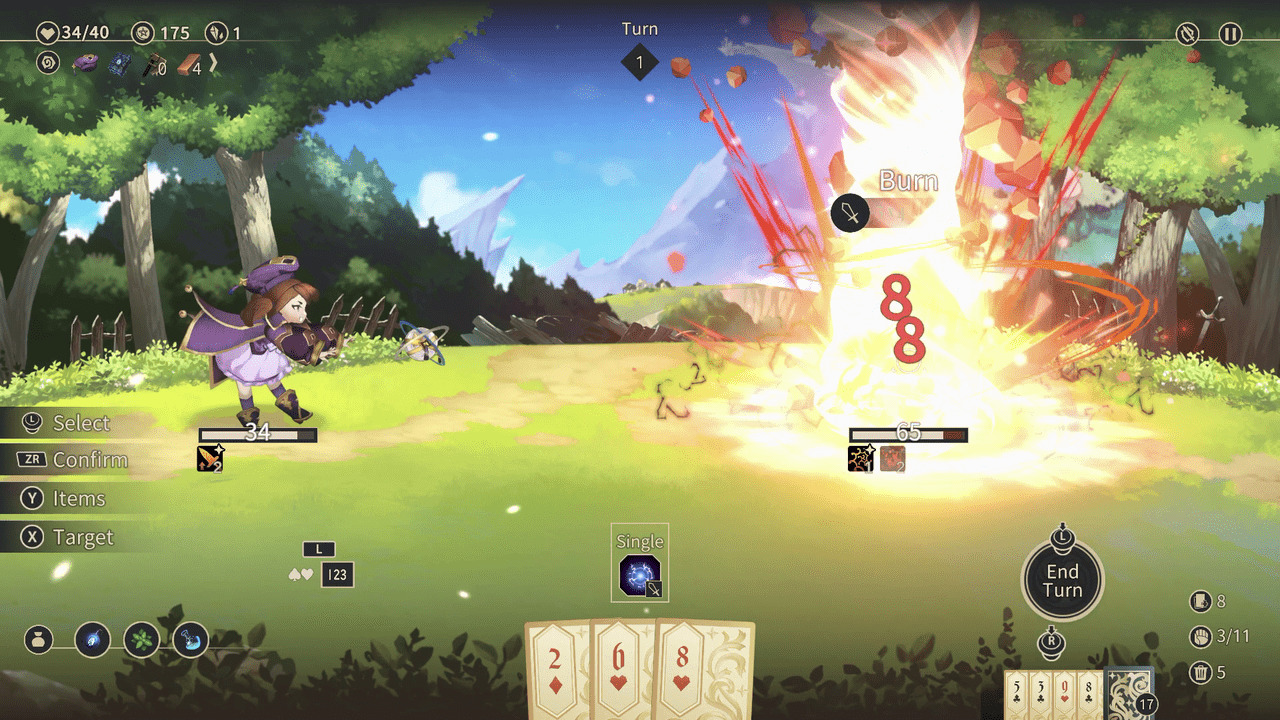Open the spiral icon under health
This screenshot has width=1280, height=720.
48,63
